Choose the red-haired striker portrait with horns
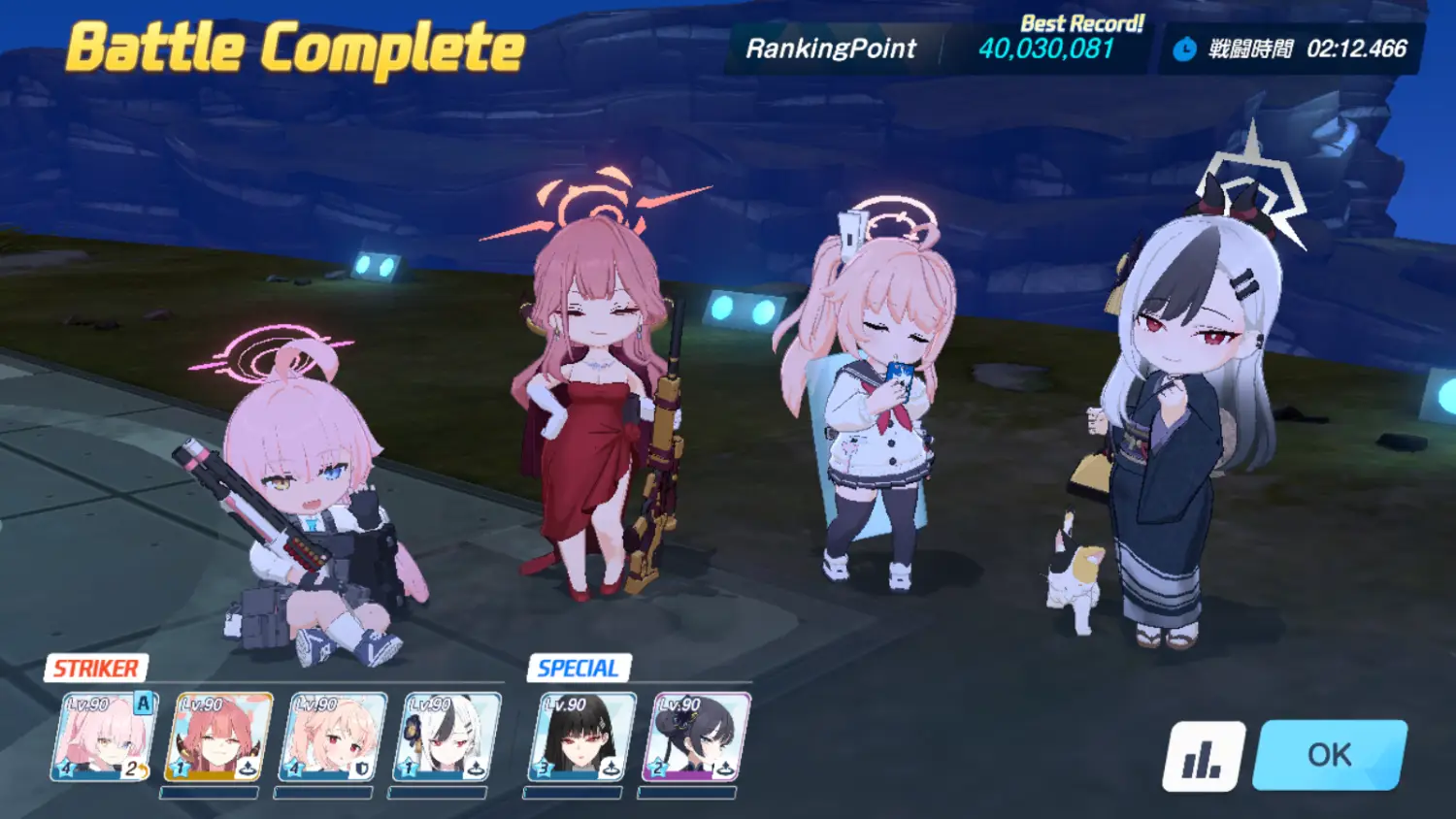Image resolution: width=1456 pixels, height=819 pixels. [218, 737]
